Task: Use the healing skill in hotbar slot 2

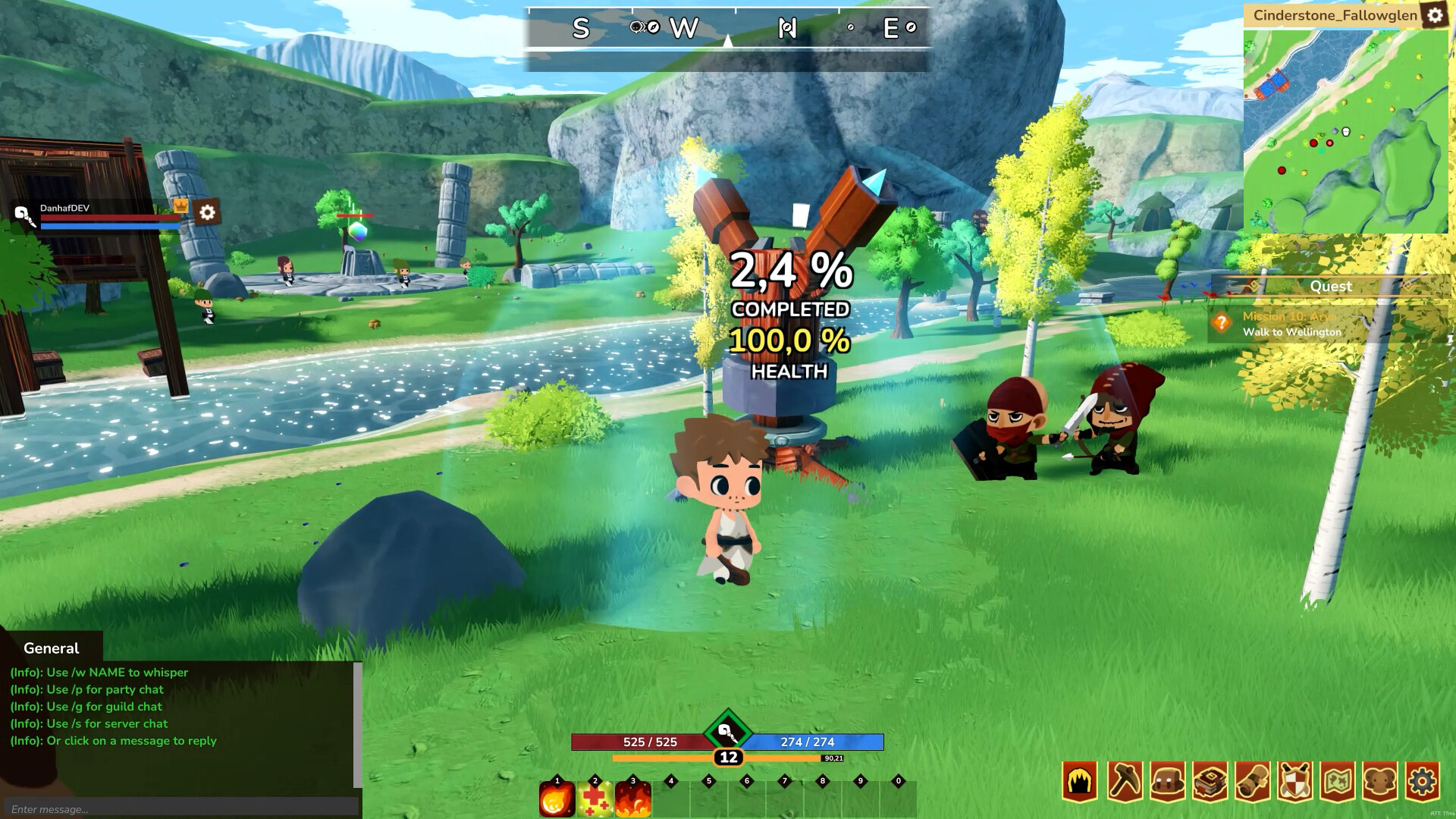Action: [x=595, y=800]
